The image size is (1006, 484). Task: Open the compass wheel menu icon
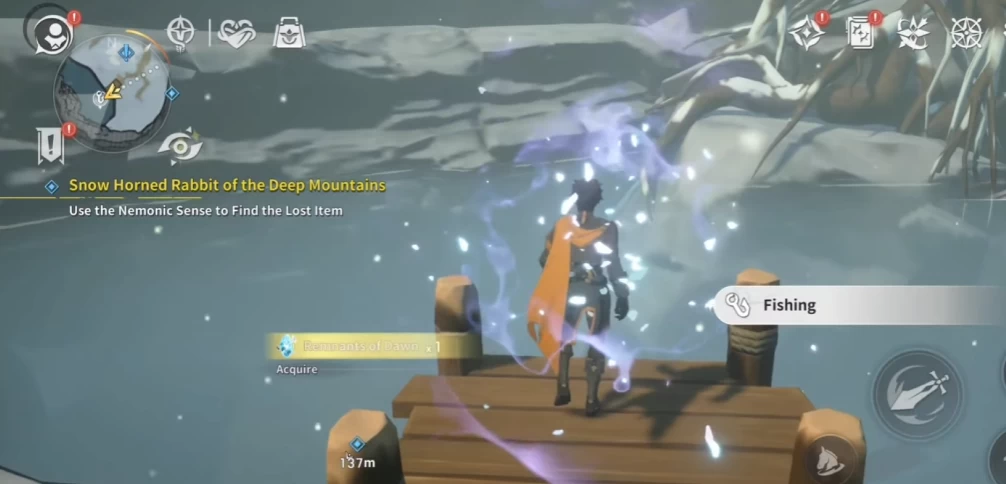966,33
